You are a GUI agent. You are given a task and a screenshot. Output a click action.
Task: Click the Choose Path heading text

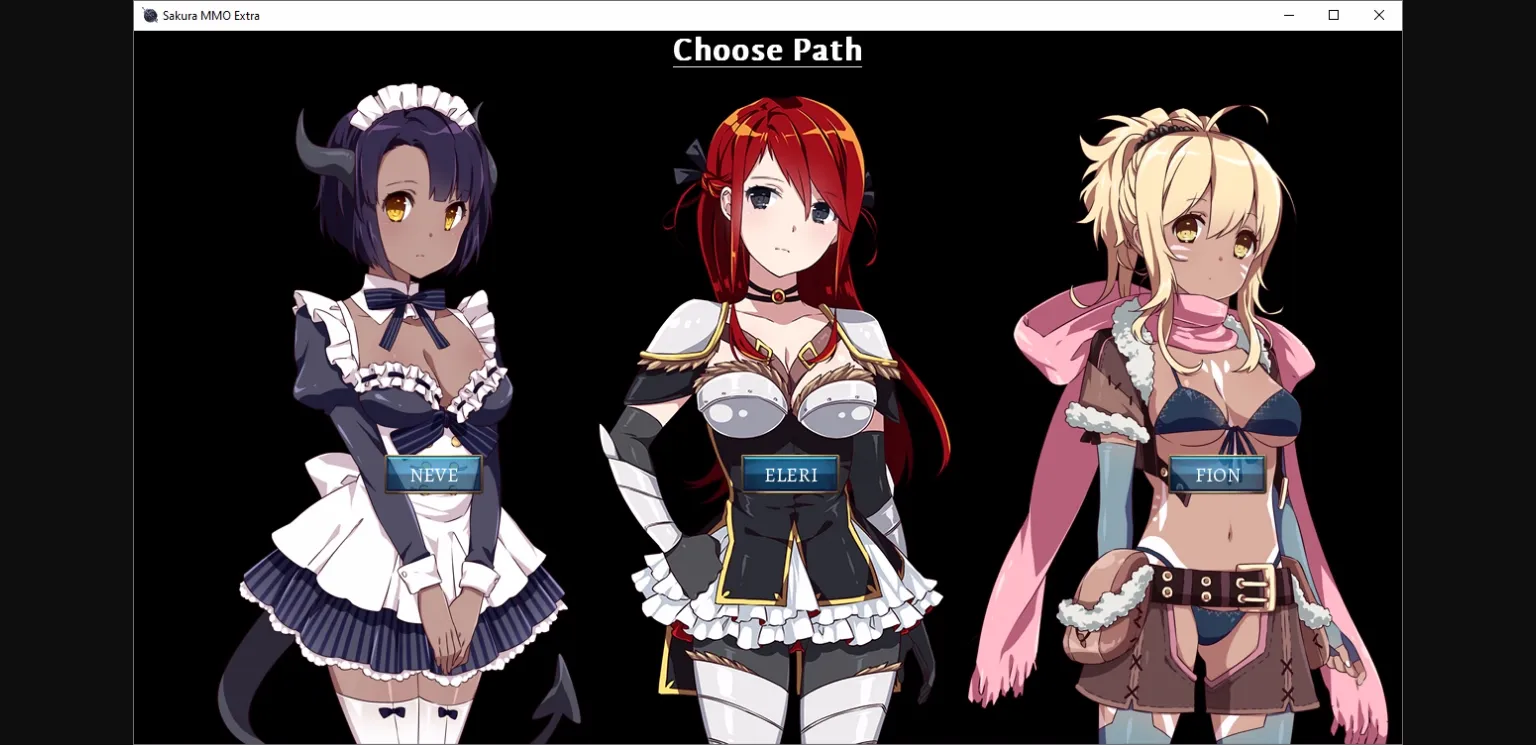point(767,50)
